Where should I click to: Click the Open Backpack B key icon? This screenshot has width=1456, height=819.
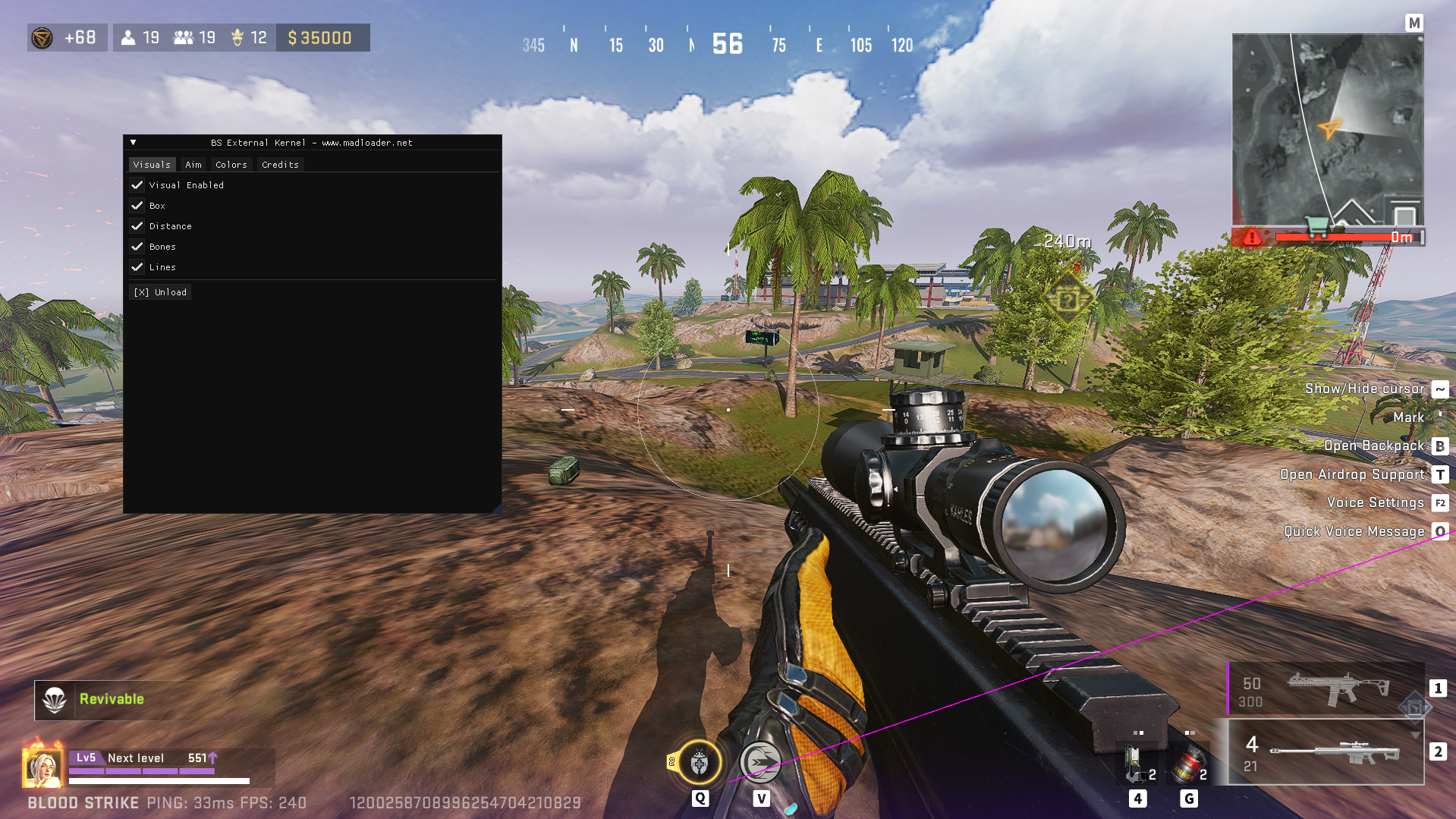(1440, 446)
